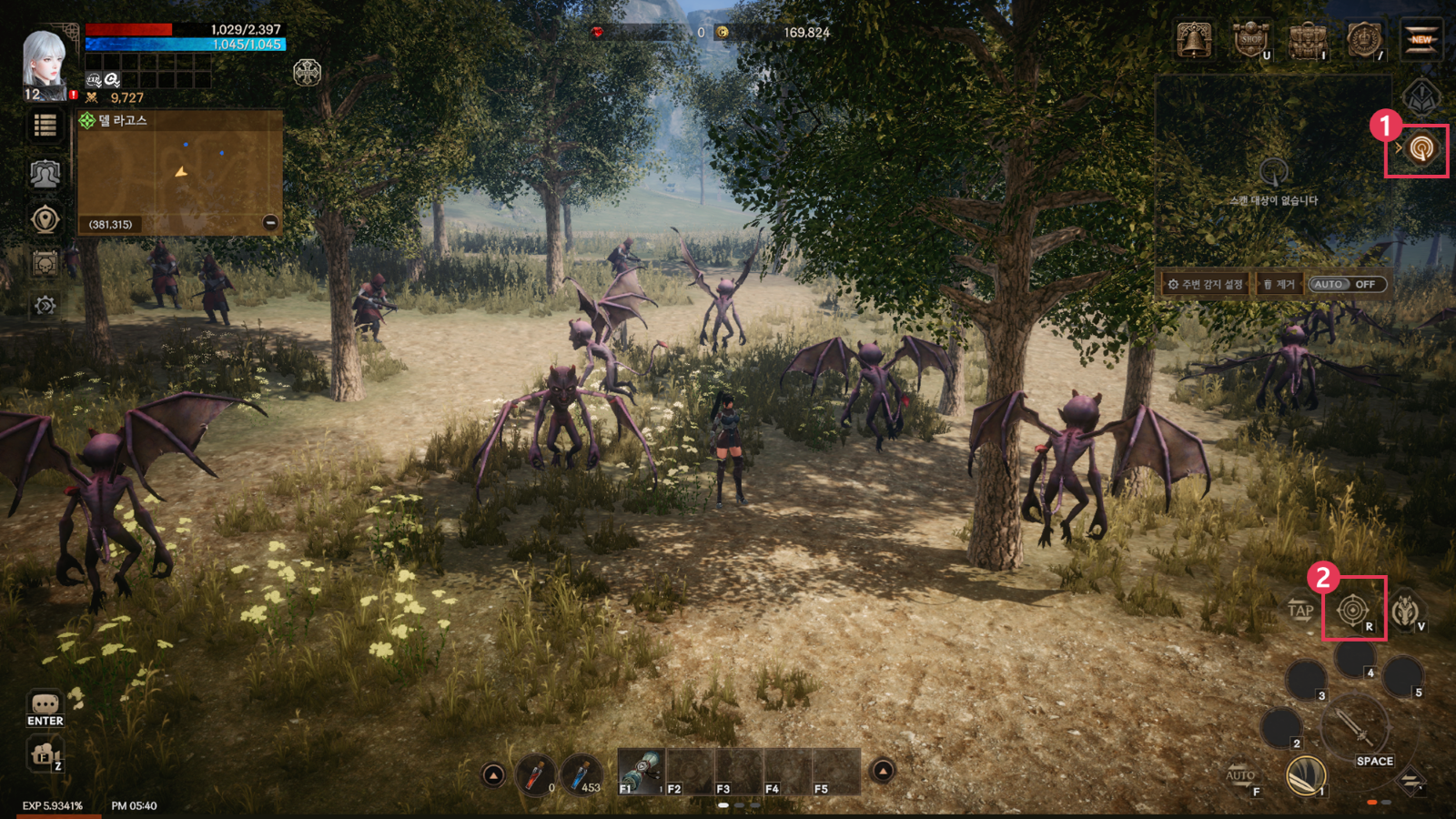Open the character portrait panel
This screenshot has width=1456, height=819.
point(44,61)
